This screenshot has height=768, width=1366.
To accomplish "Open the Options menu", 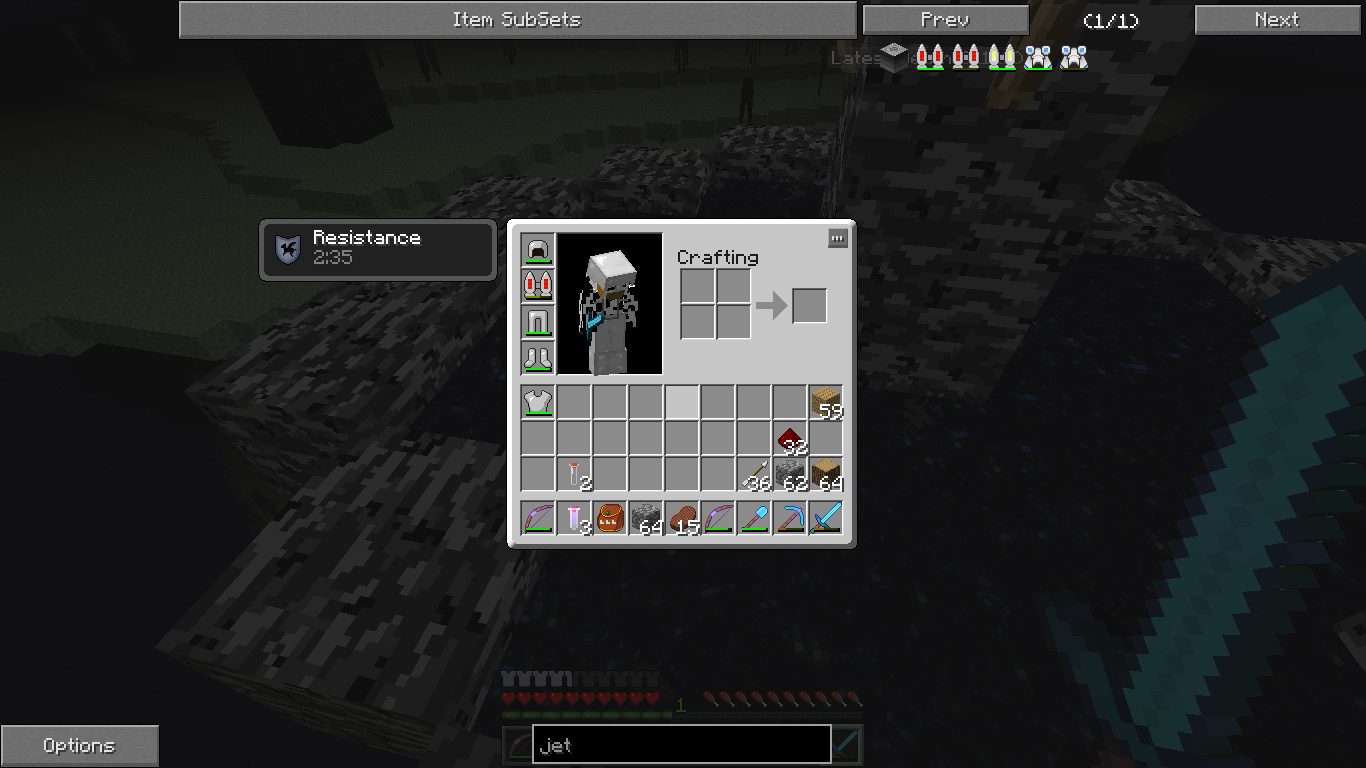I will 79,746.
